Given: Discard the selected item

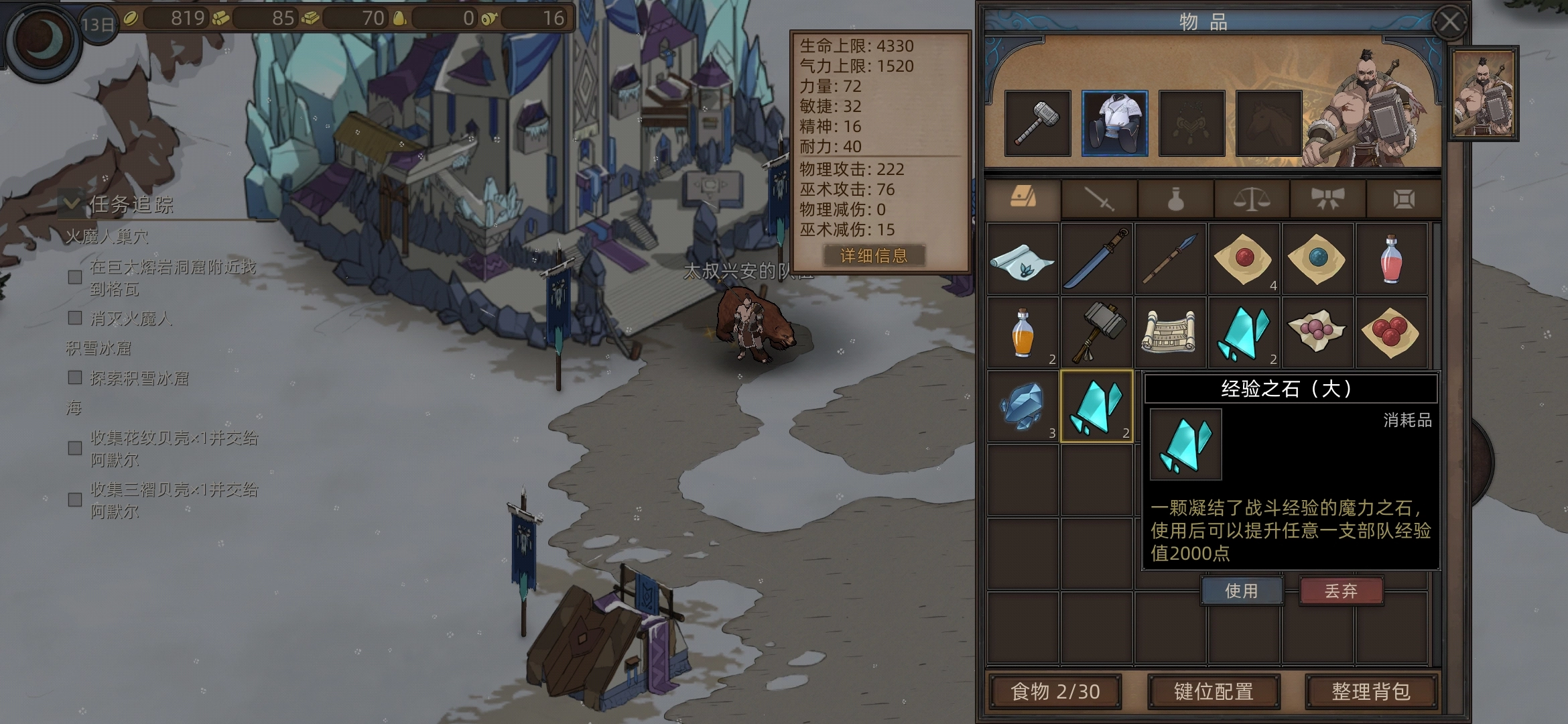Looking at the screenshot, I should pyautogui.click(x=1341, y=591).
